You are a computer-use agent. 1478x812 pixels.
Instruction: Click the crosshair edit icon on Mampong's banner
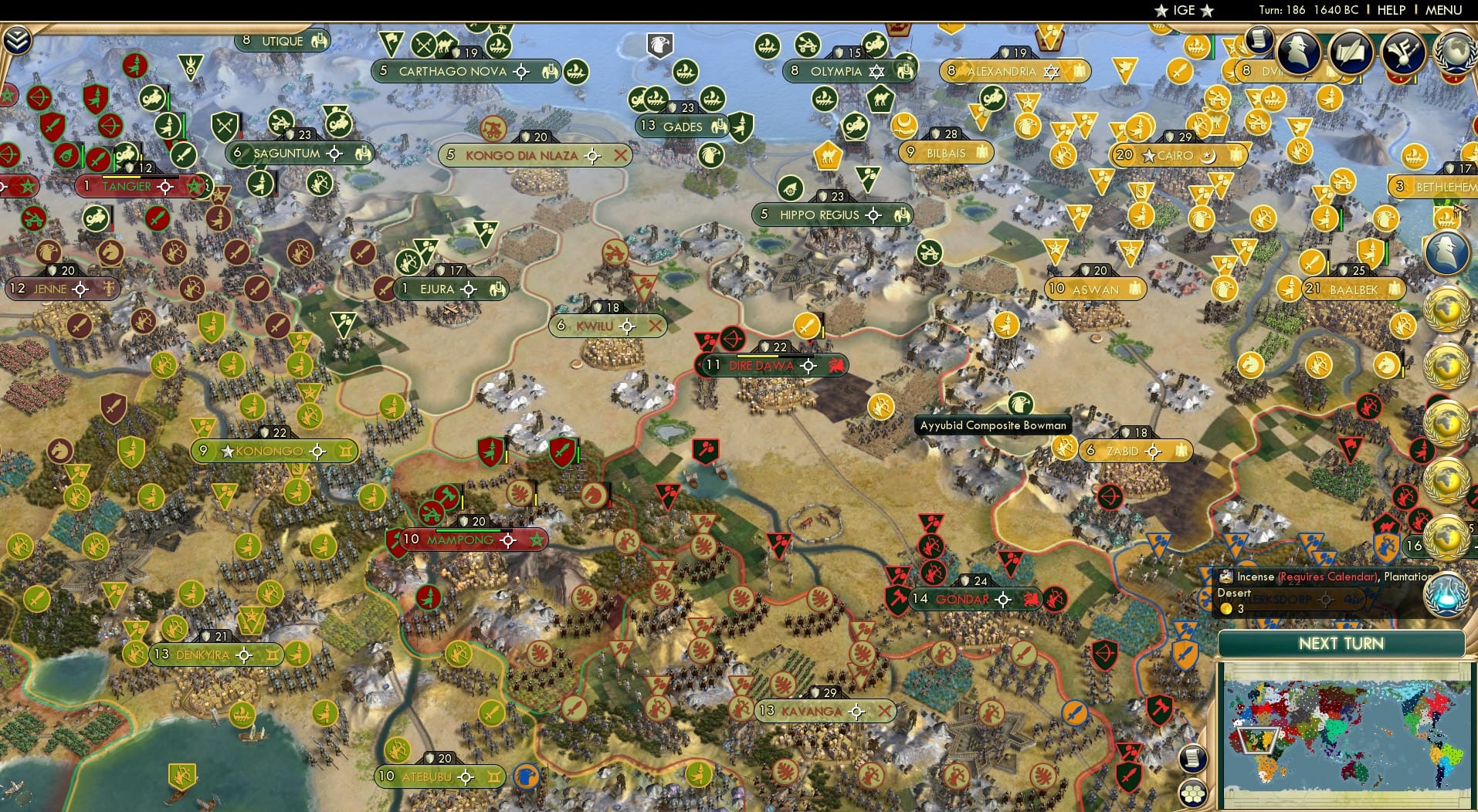tap(507, 540)
